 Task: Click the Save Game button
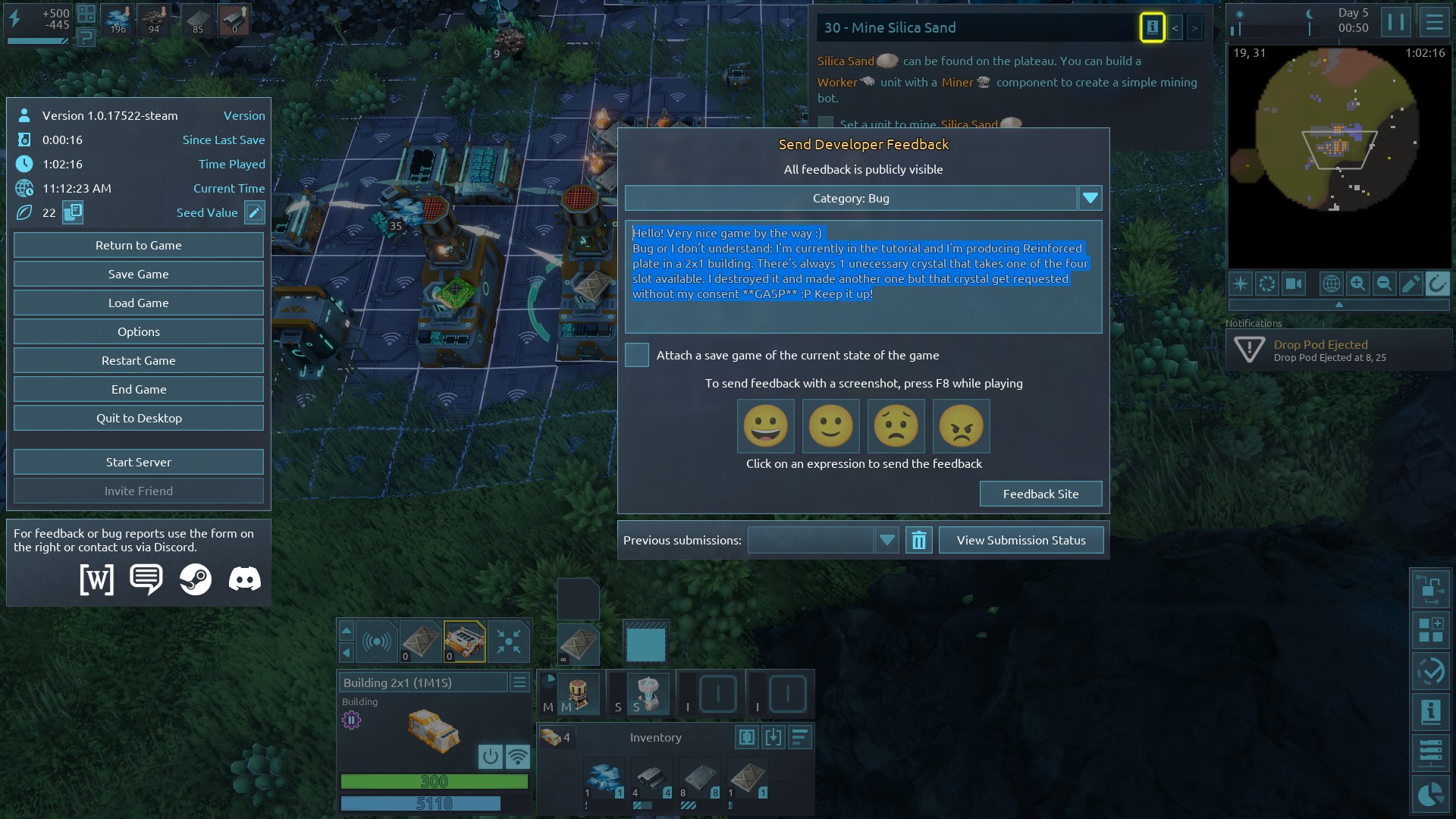(138, 274)
